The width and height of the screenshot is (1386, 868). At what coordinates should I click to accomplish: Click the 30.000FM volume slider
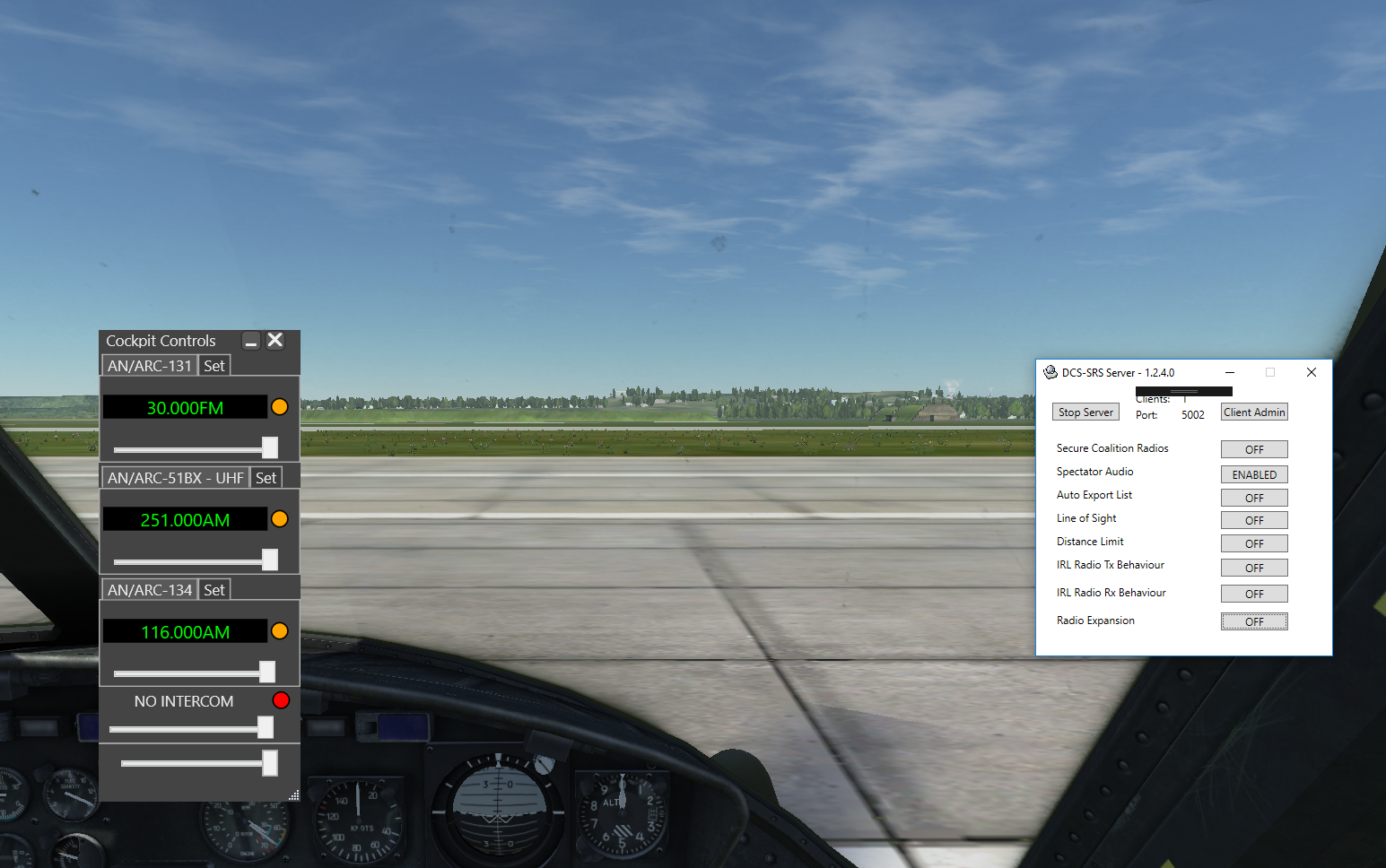[269, 447]
